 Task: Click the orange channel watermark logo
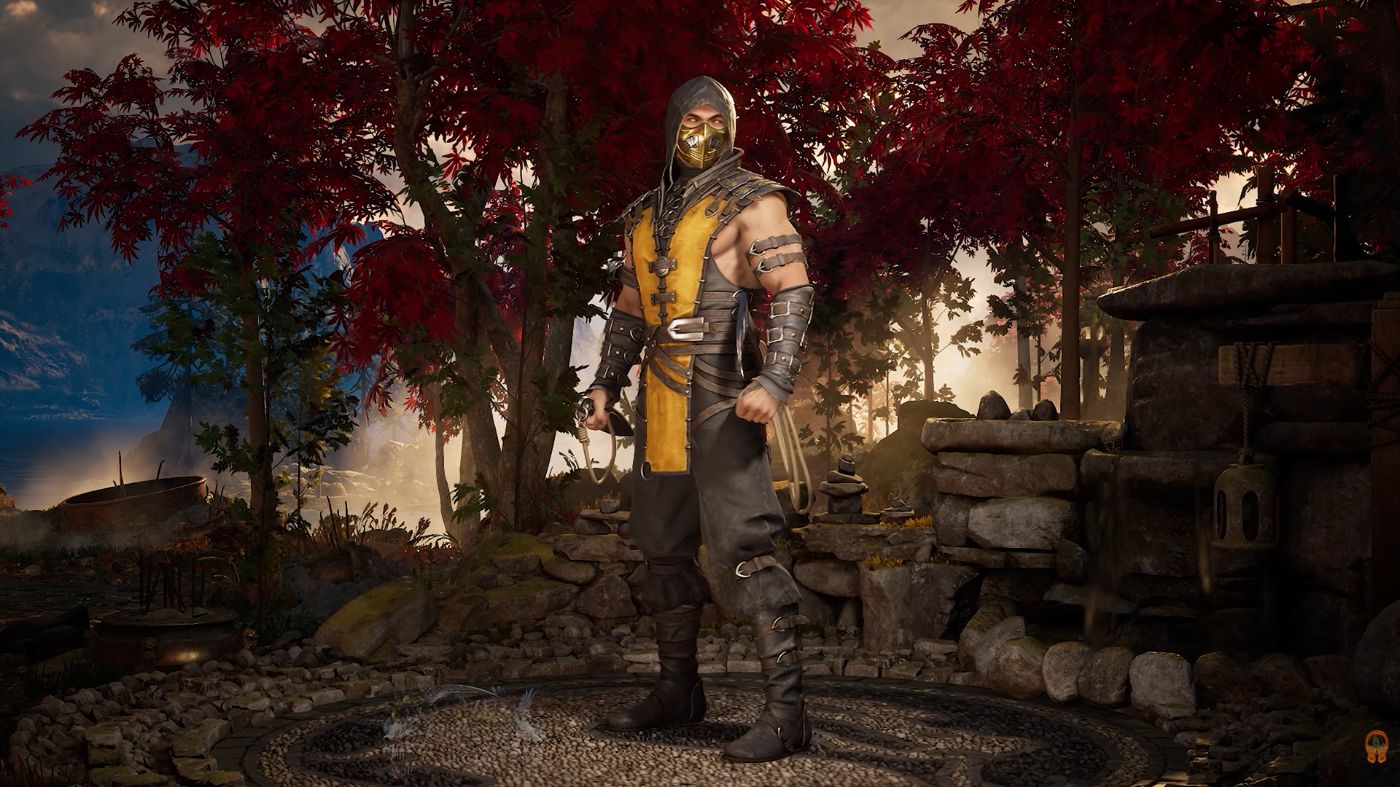1376,745
